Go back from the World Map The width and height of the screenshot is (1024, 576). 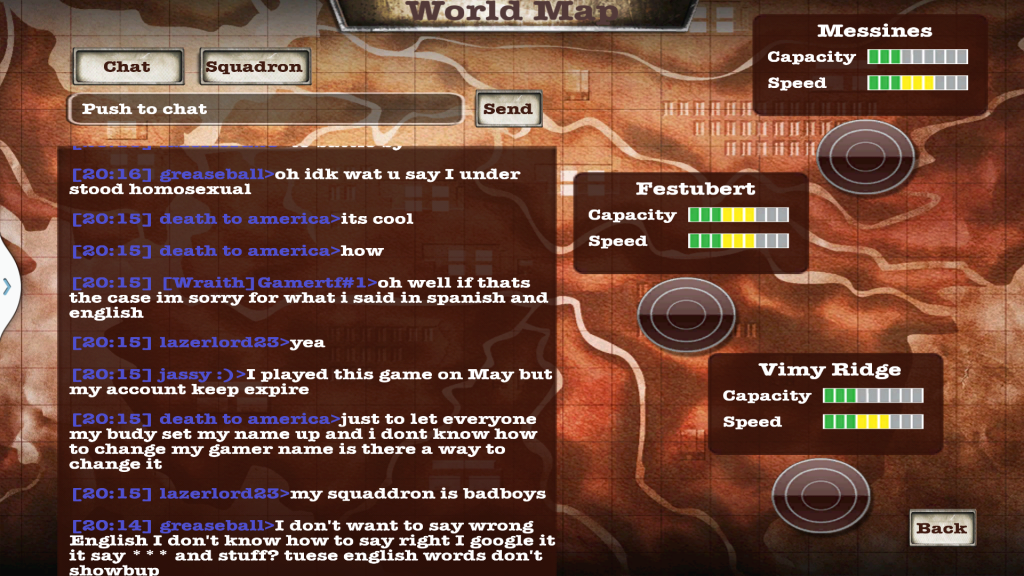(x=942, y=528)
